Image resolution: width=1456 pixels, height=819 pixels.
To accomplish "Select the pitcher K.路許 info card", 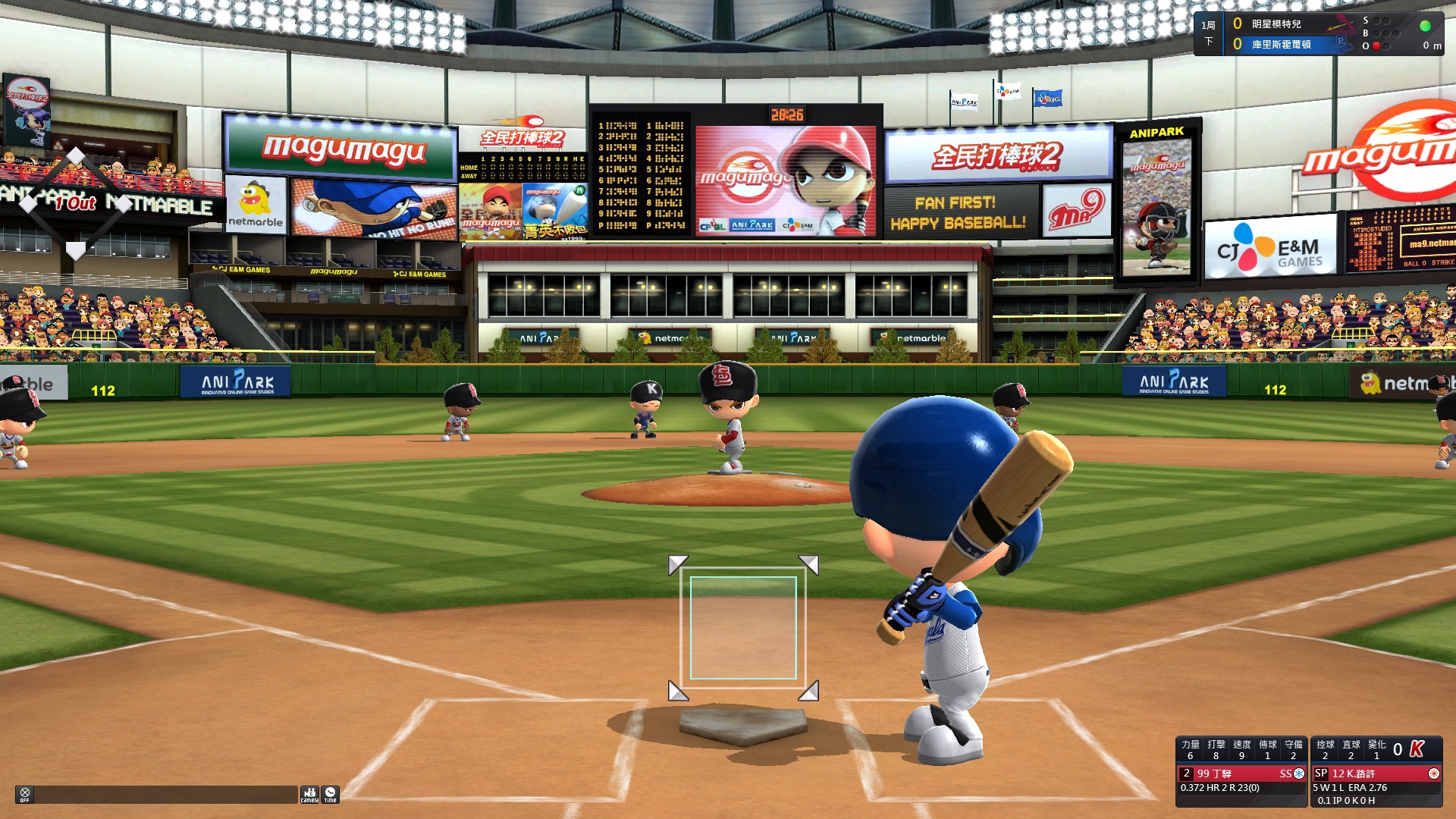I will click(1376, 773).
